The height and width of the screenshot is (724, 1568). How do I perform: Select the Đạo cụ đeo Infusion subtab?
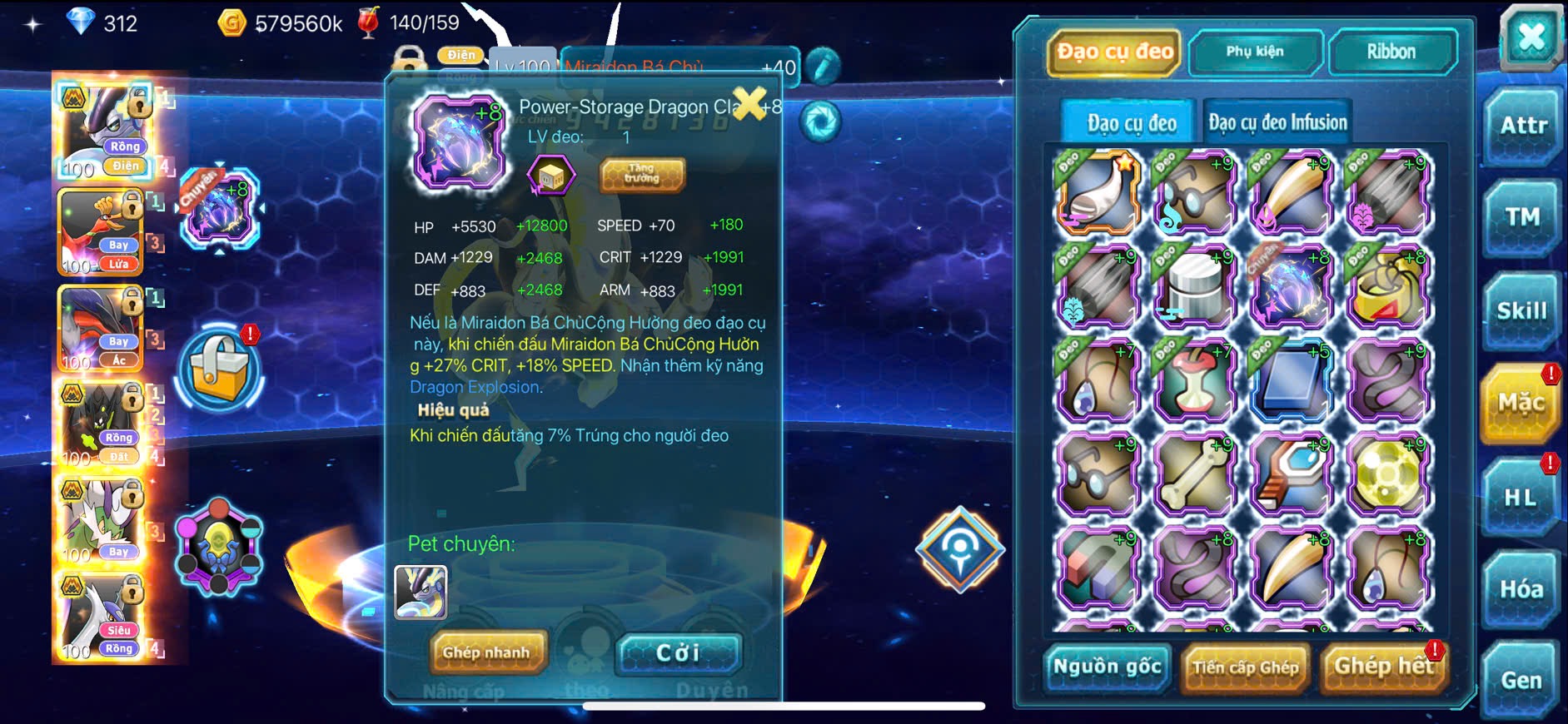pyautogui.click(x=1277, y=123)
